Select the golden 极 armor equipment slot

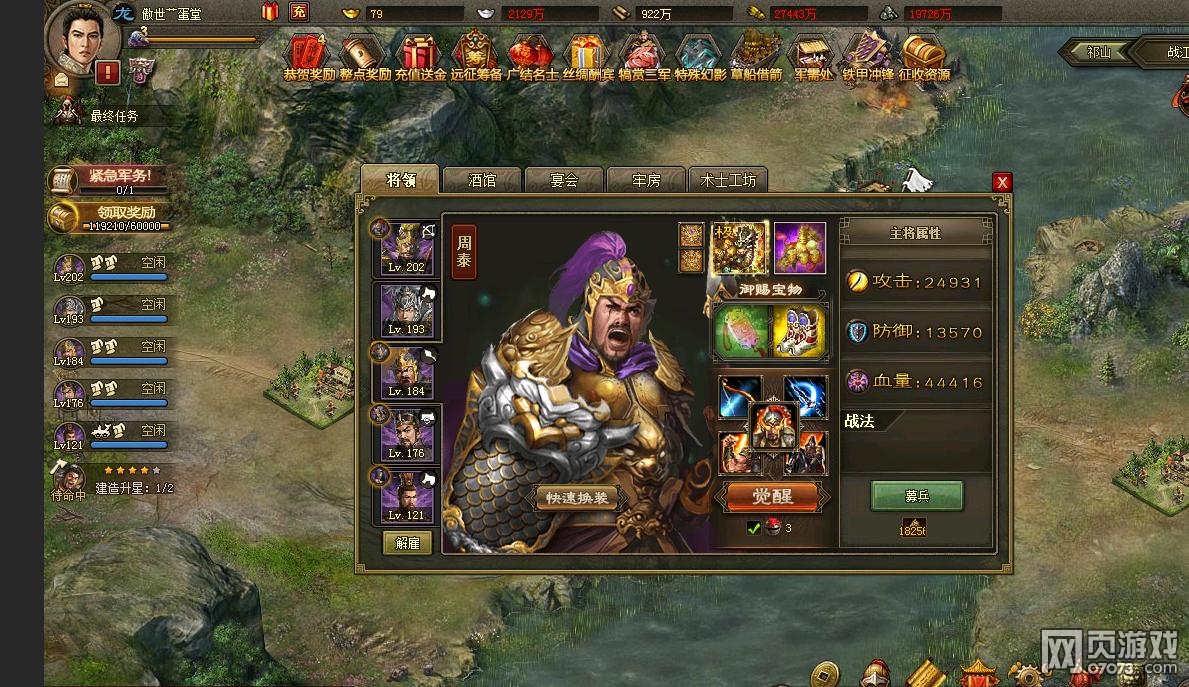(x=739, y=248)
